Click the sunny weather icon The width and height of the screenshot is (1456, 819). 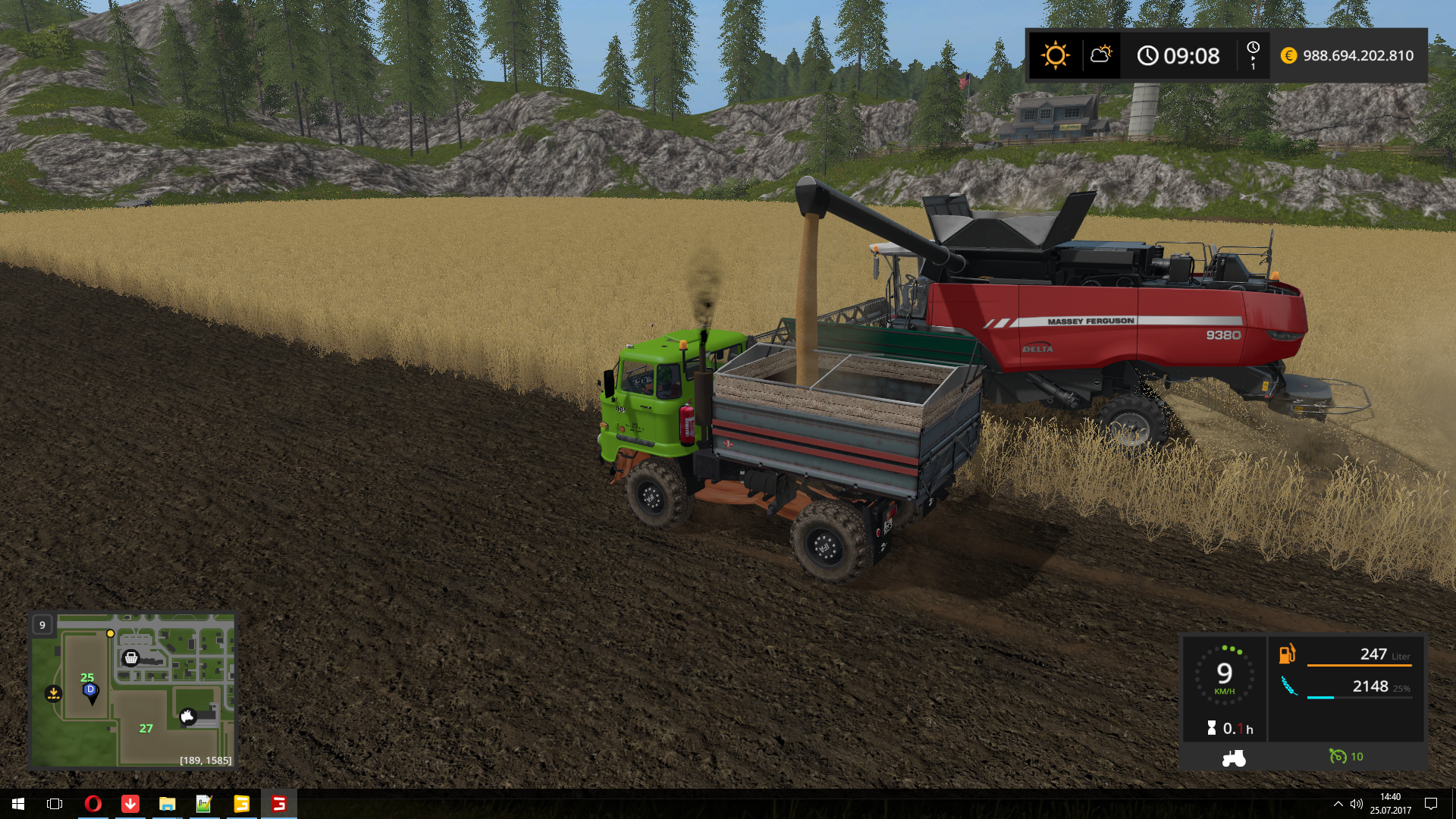(1055, 55)
